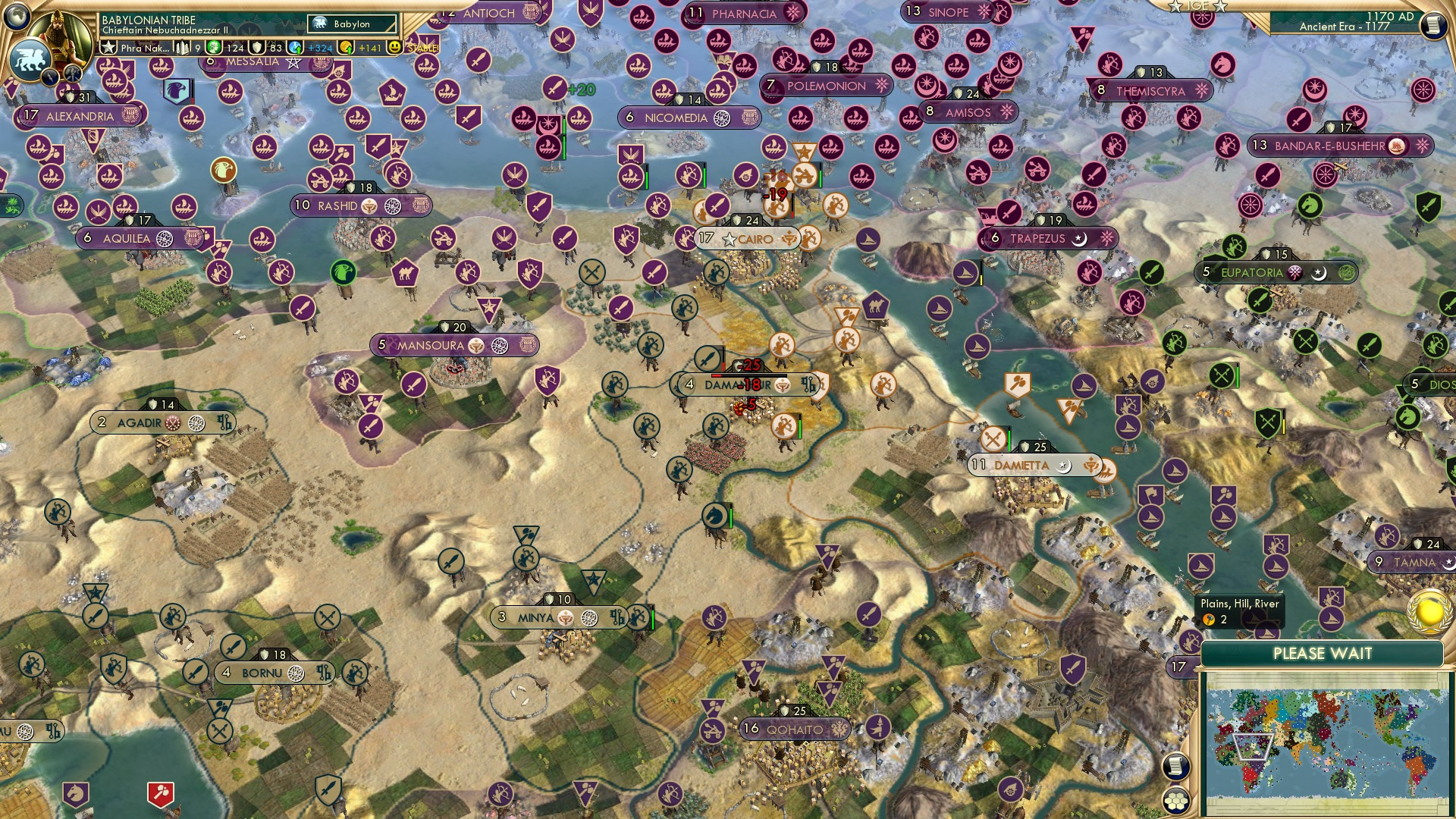
Task: Click the gold coin icon showing +141
Action: pyautogui.click(x=347, y=48)
